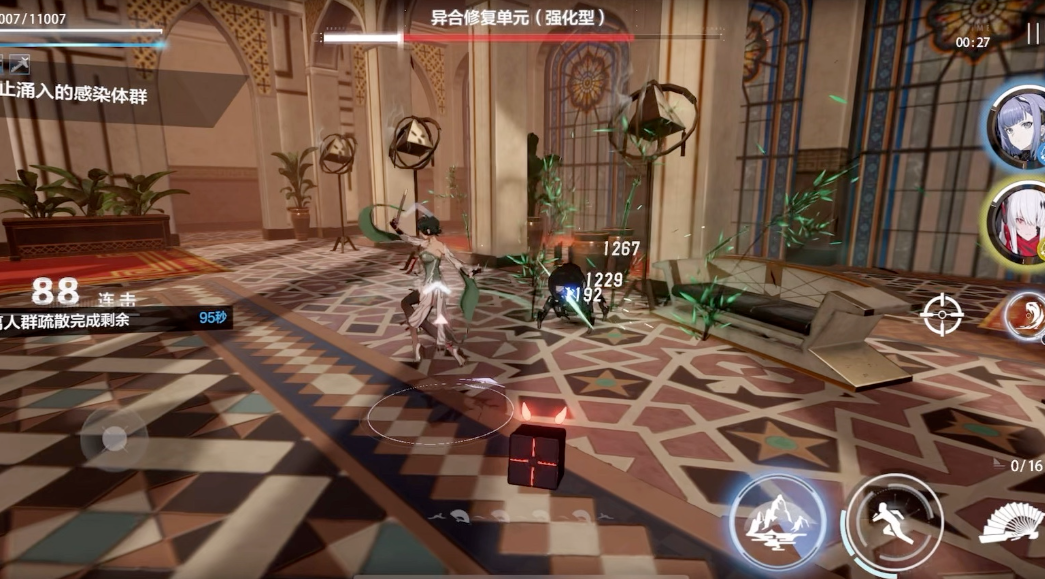Touch the virtual movement joystick
The width and height of the screenshot is (1045, 579).
[x=114, y=438]
